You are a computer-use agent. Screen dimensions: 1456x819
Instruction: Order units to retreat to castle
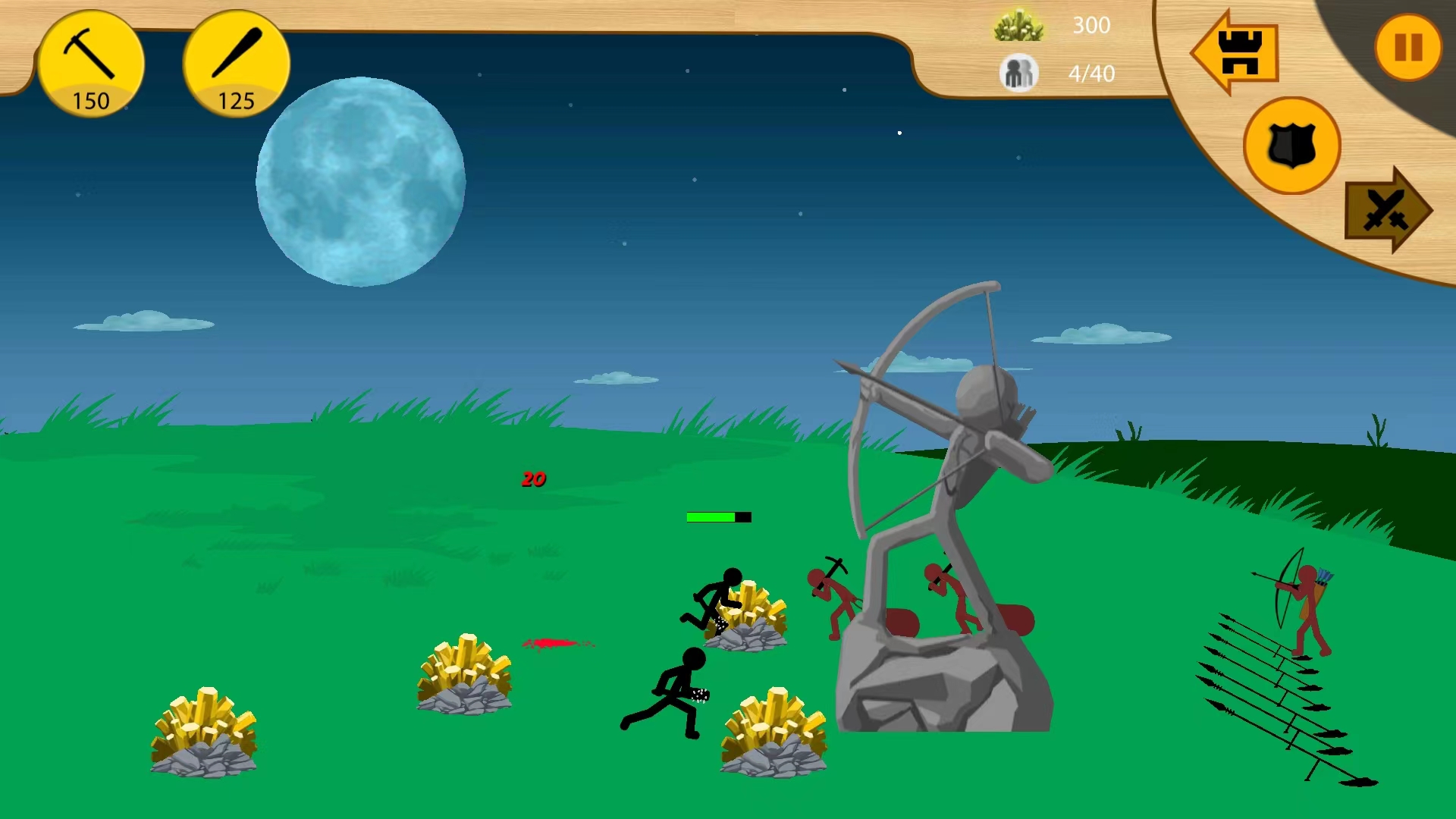pos(1237,52)
